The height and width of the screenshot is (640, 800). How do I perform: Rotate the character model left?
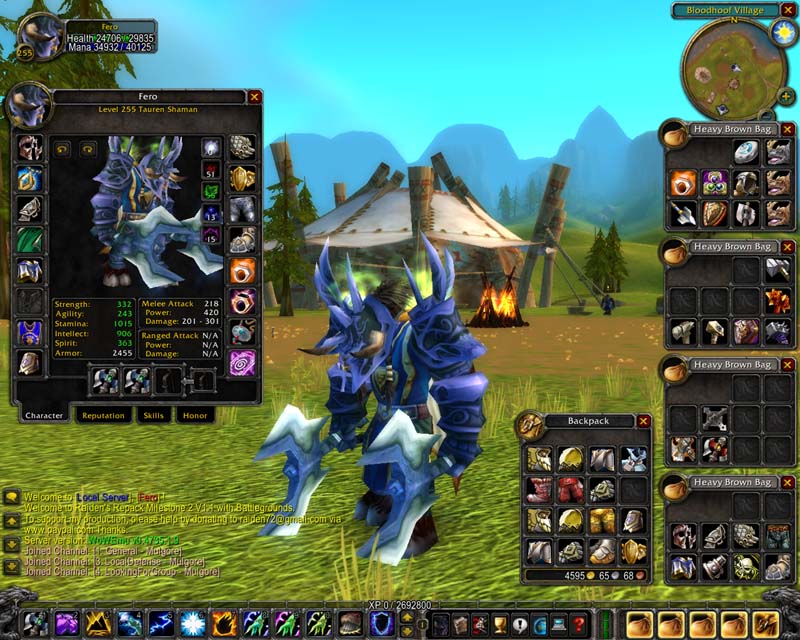pyautogui.click(x=62, y=148)
